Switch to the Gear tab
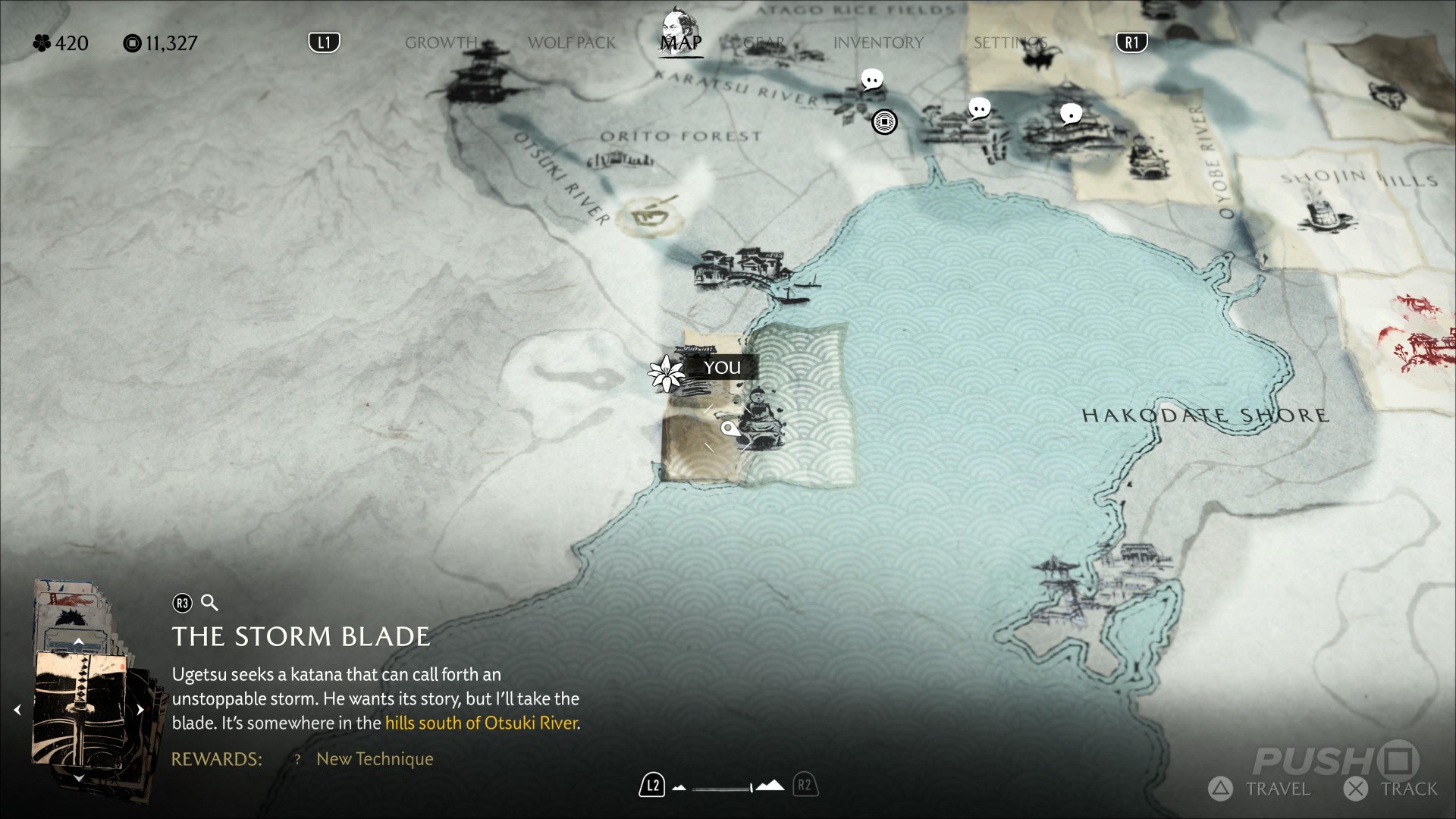1456x819 pixels. [x=764, y=42]
